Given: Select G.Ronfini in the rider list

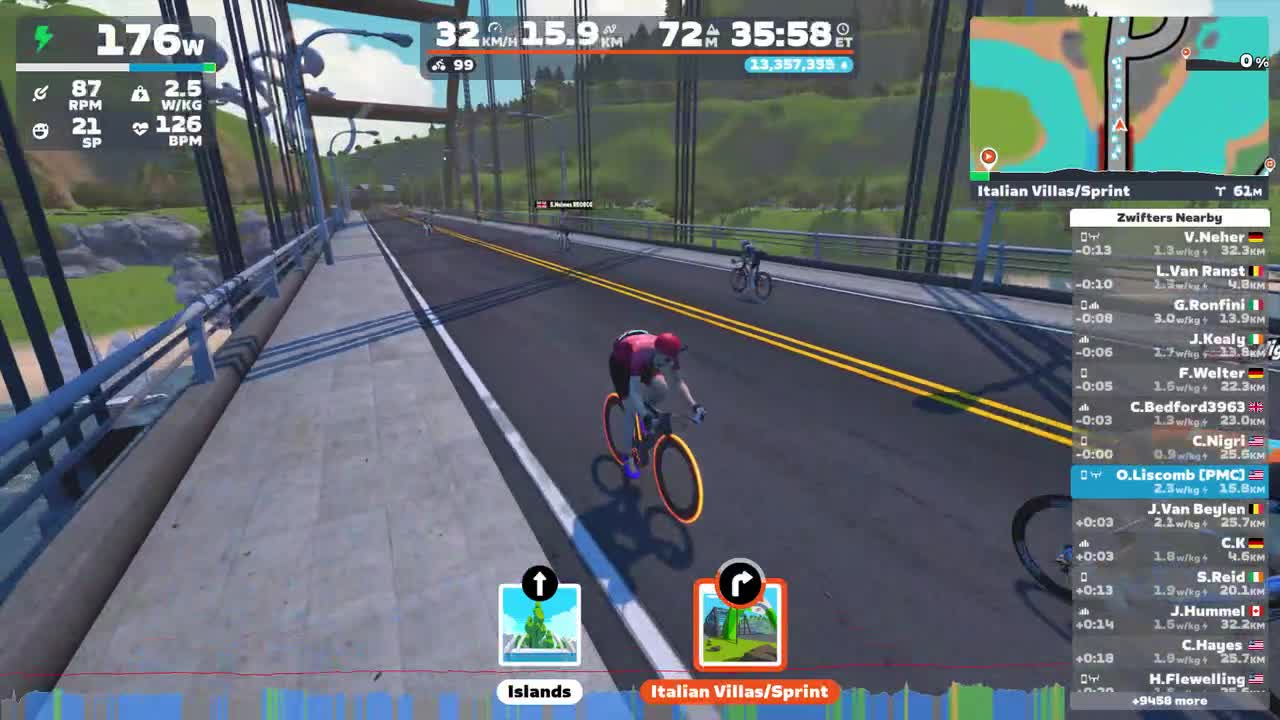Looking at the screenshot, I should 1169,312.
